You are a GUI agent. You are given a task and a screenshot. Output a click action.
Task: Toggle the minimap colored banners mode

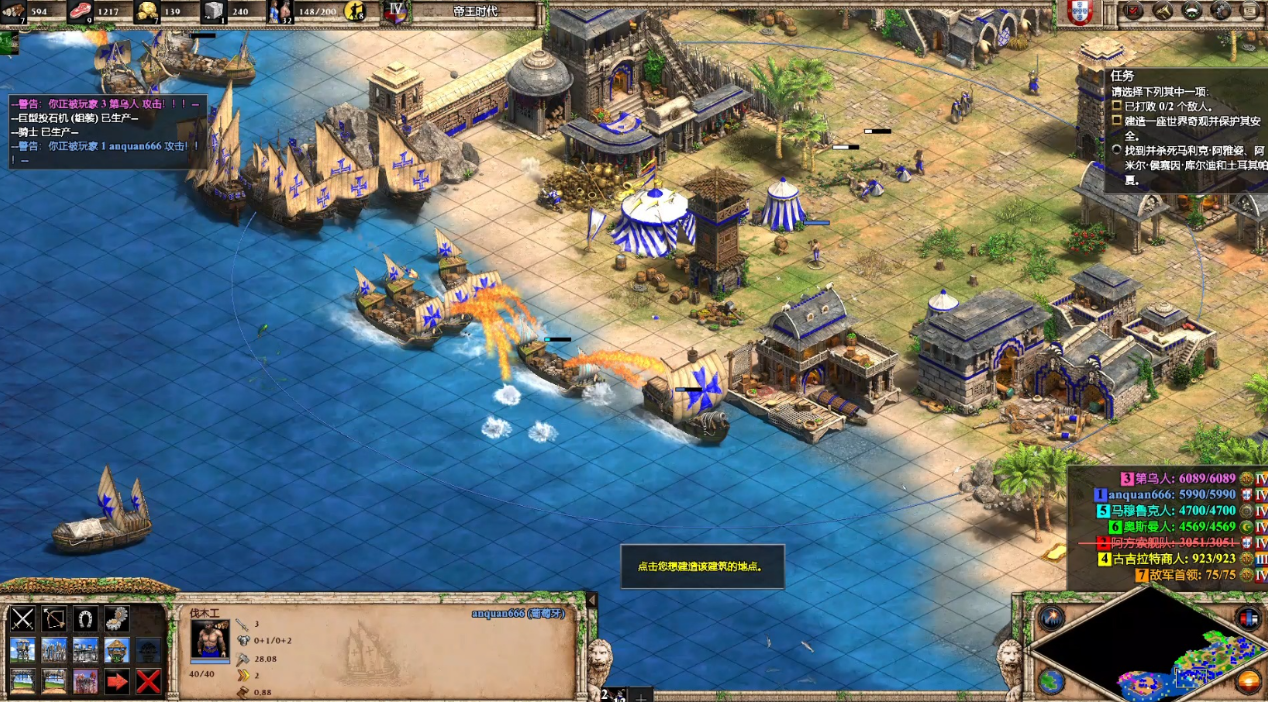click(x=1248, y=618)
